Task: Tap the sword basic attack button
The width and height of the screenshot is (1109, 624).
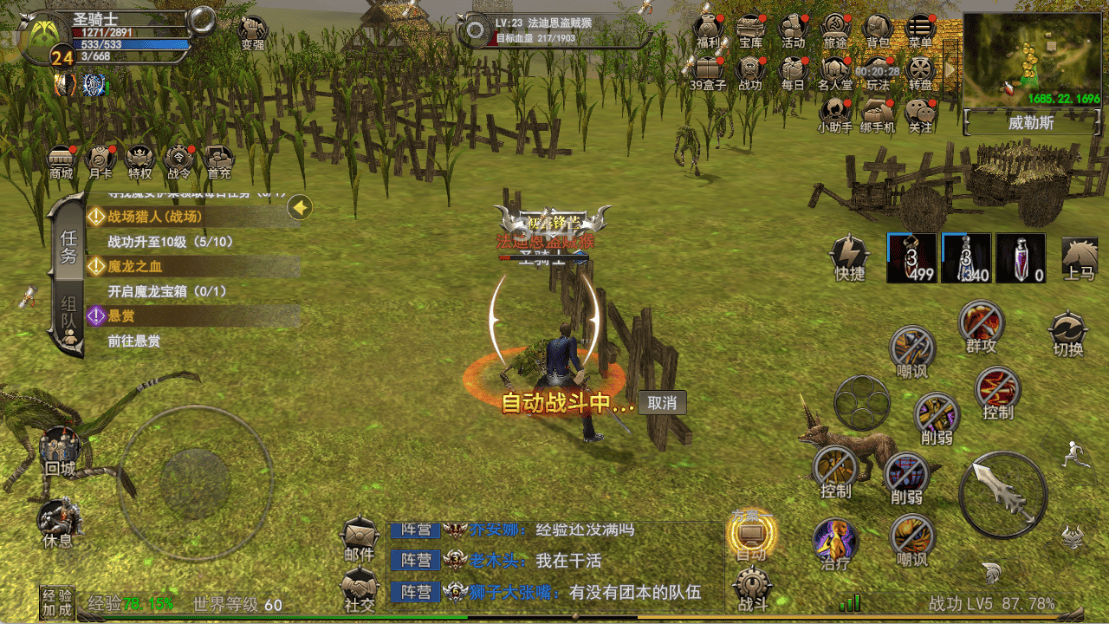Action: [x=1003, y=494]
